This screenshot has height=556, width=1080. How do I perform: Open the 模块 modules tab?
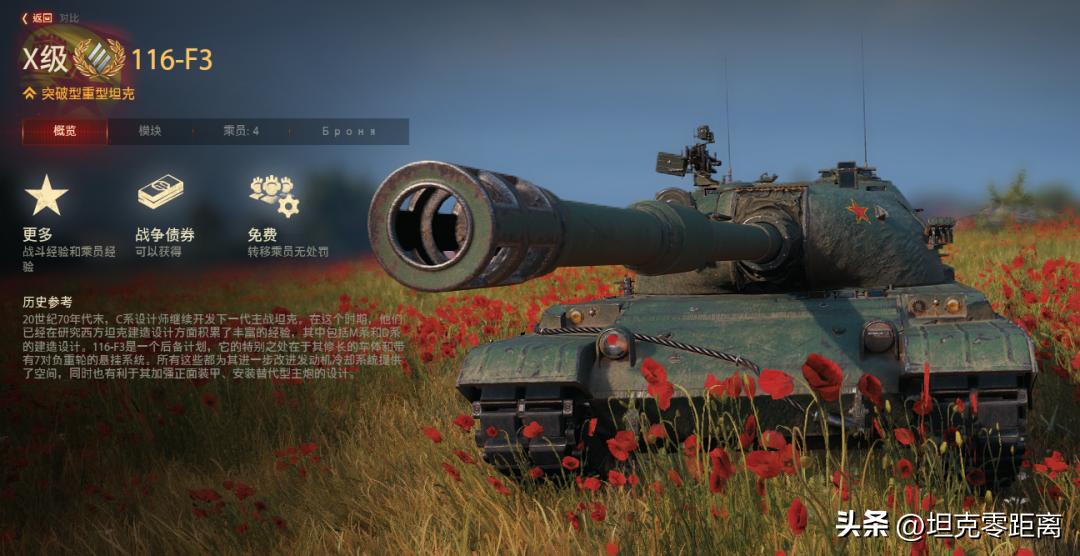[150, 131]
